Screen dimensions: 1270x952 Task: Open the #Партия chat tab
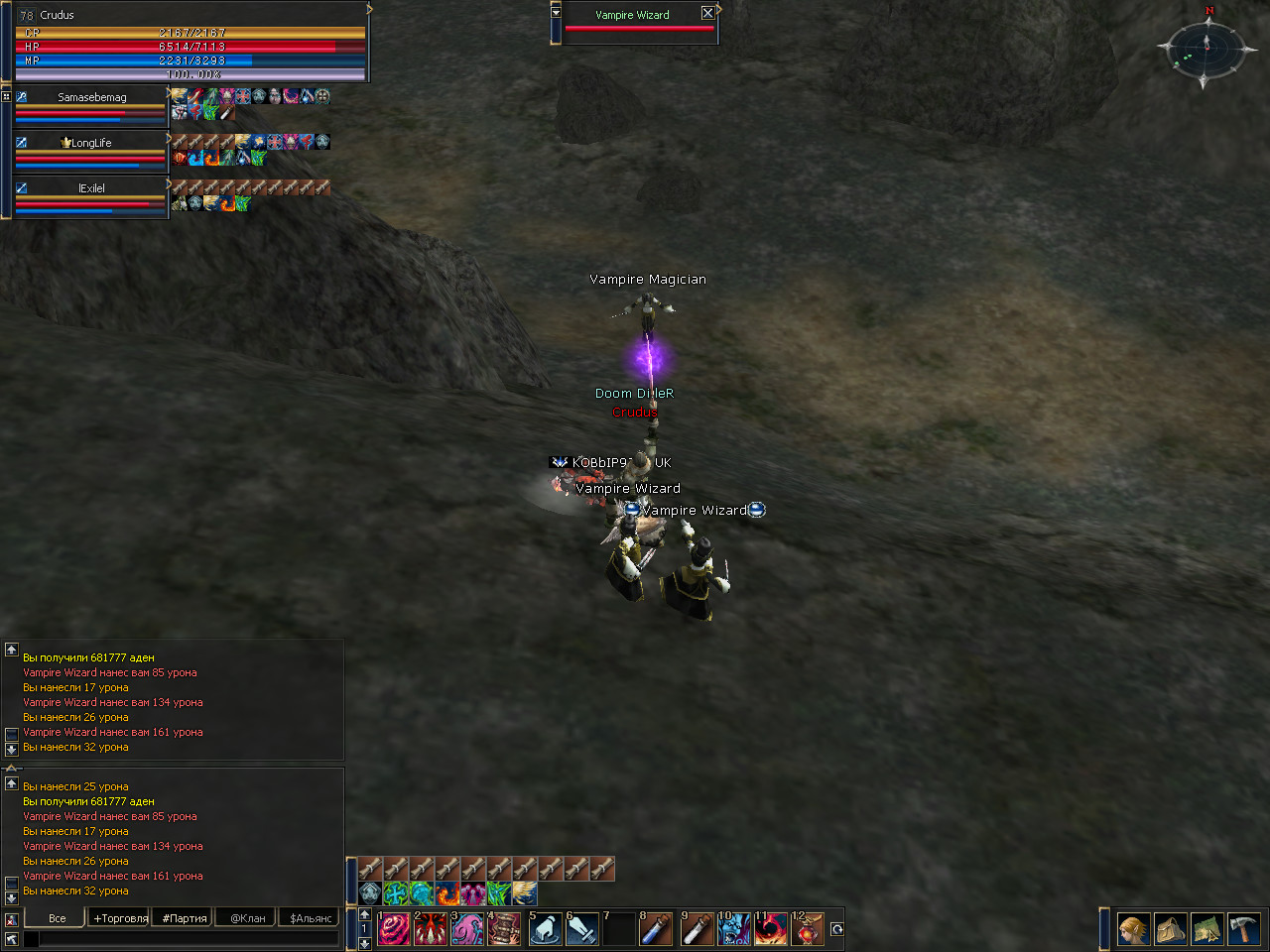pos(185,918)
